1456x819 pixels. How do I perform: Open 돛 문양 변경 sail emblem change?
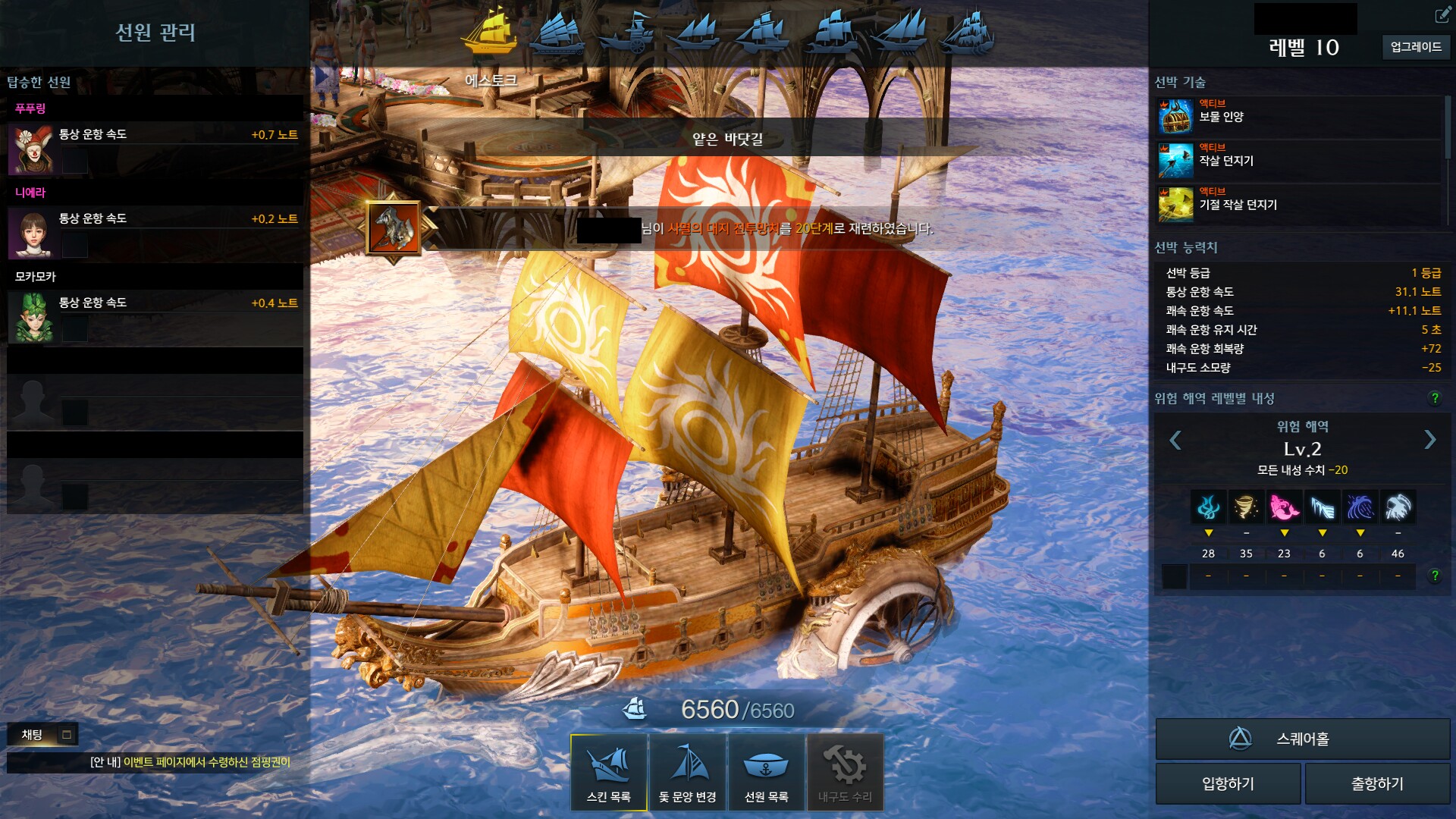tap(688, 772)
